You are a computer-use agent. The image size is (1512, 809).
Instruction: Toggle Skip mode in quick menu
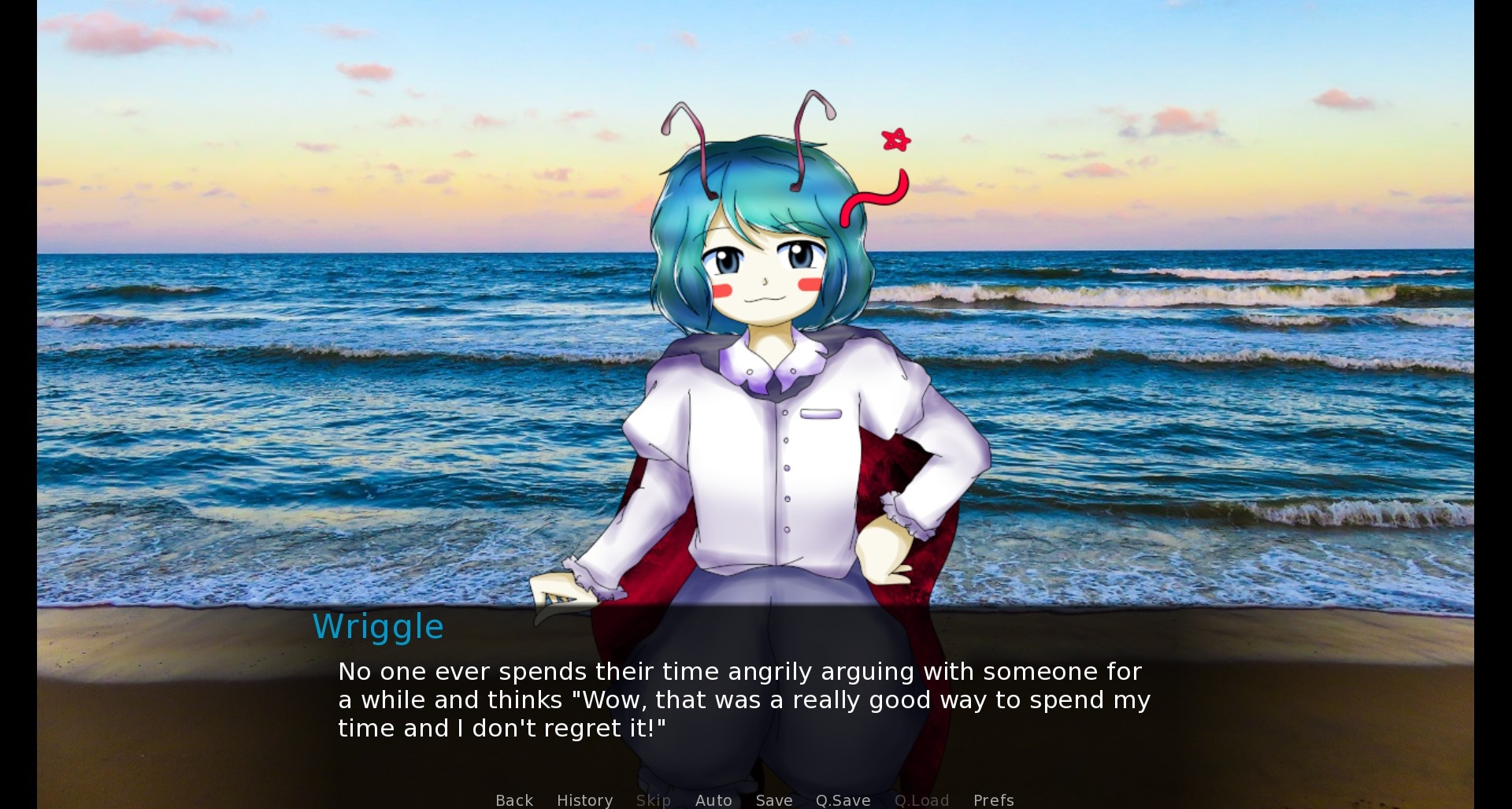click(x=653, y=800)
